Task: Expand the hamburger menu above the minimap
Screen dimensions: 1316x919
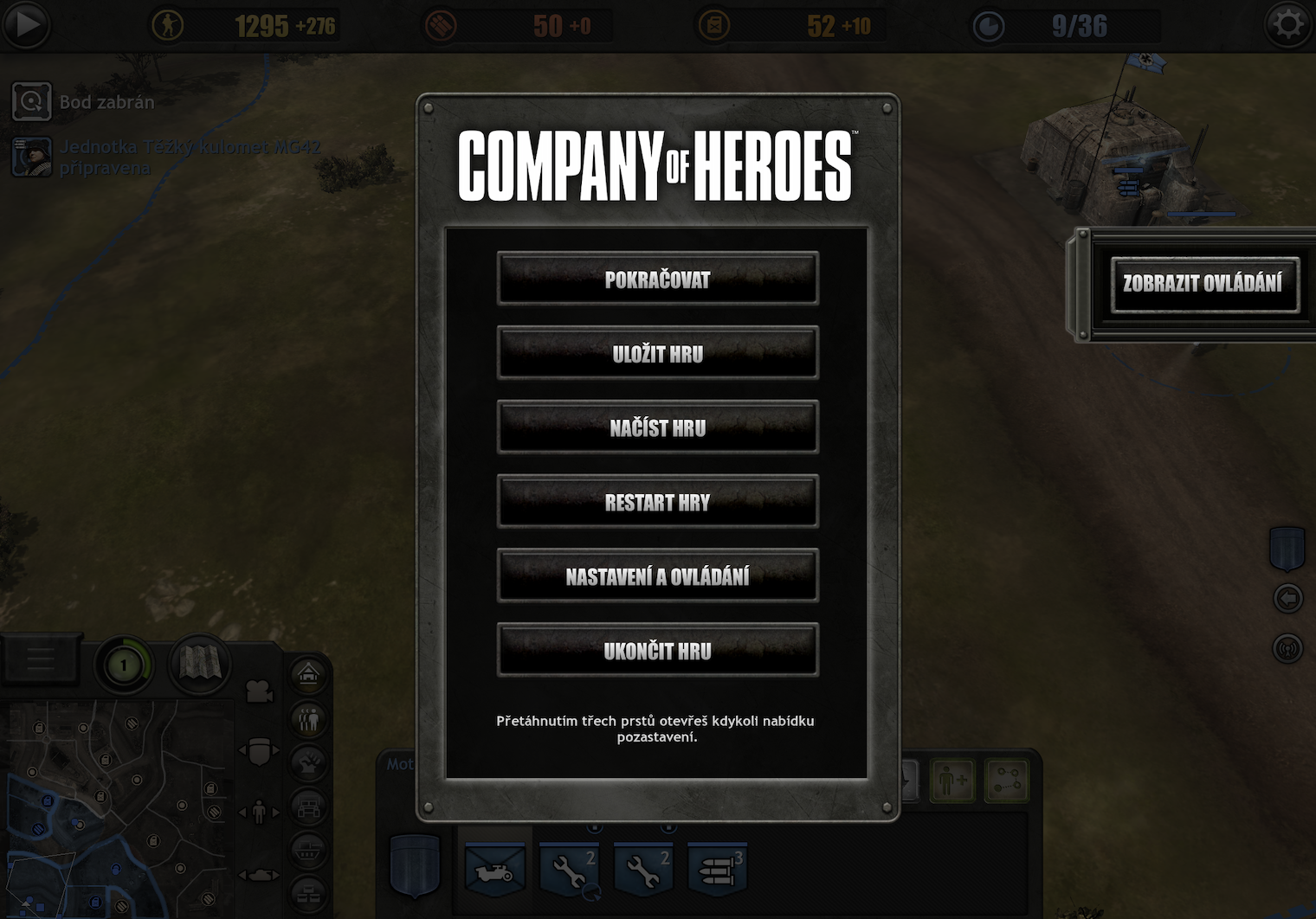Action: [x=41, y=659]
